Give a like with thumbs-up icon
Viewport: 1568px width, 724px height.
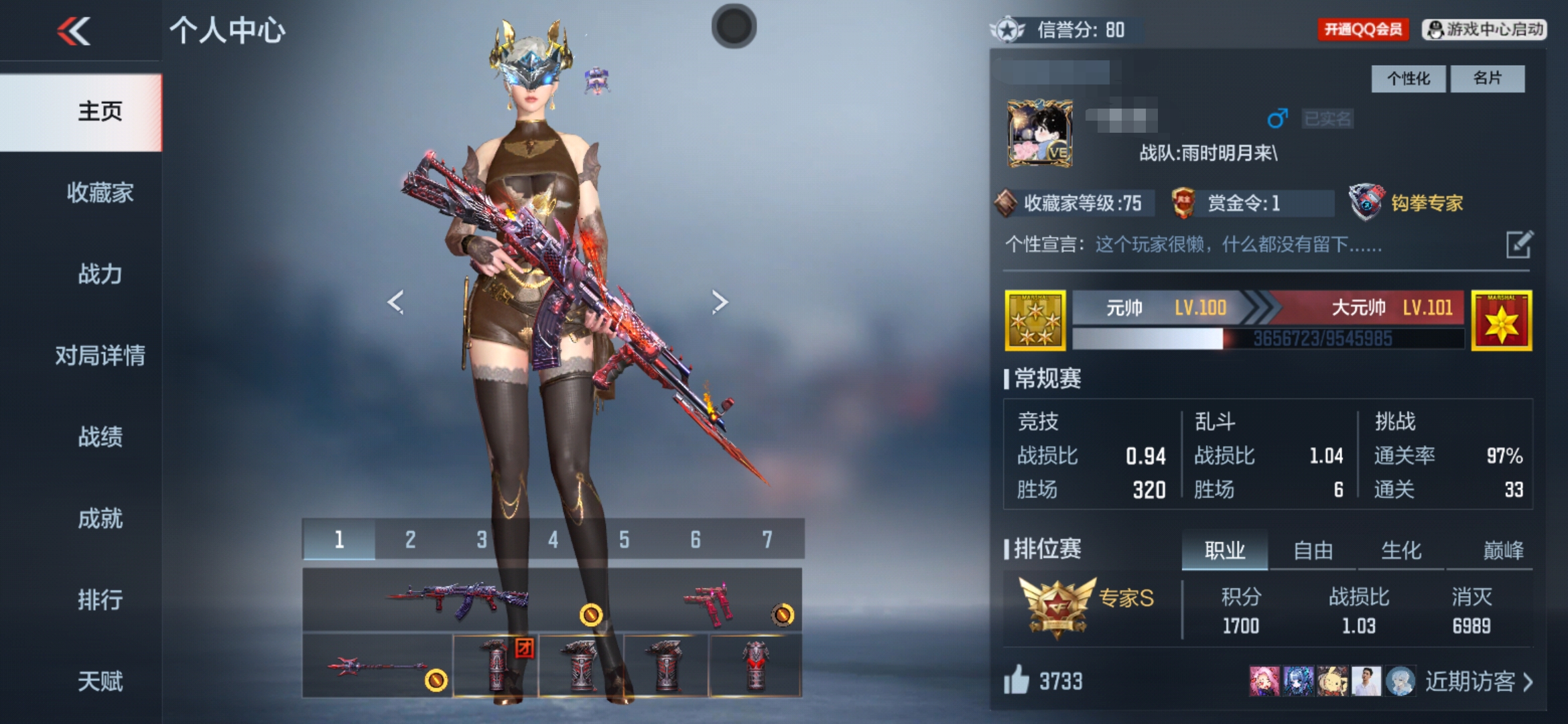[1017, 680]
